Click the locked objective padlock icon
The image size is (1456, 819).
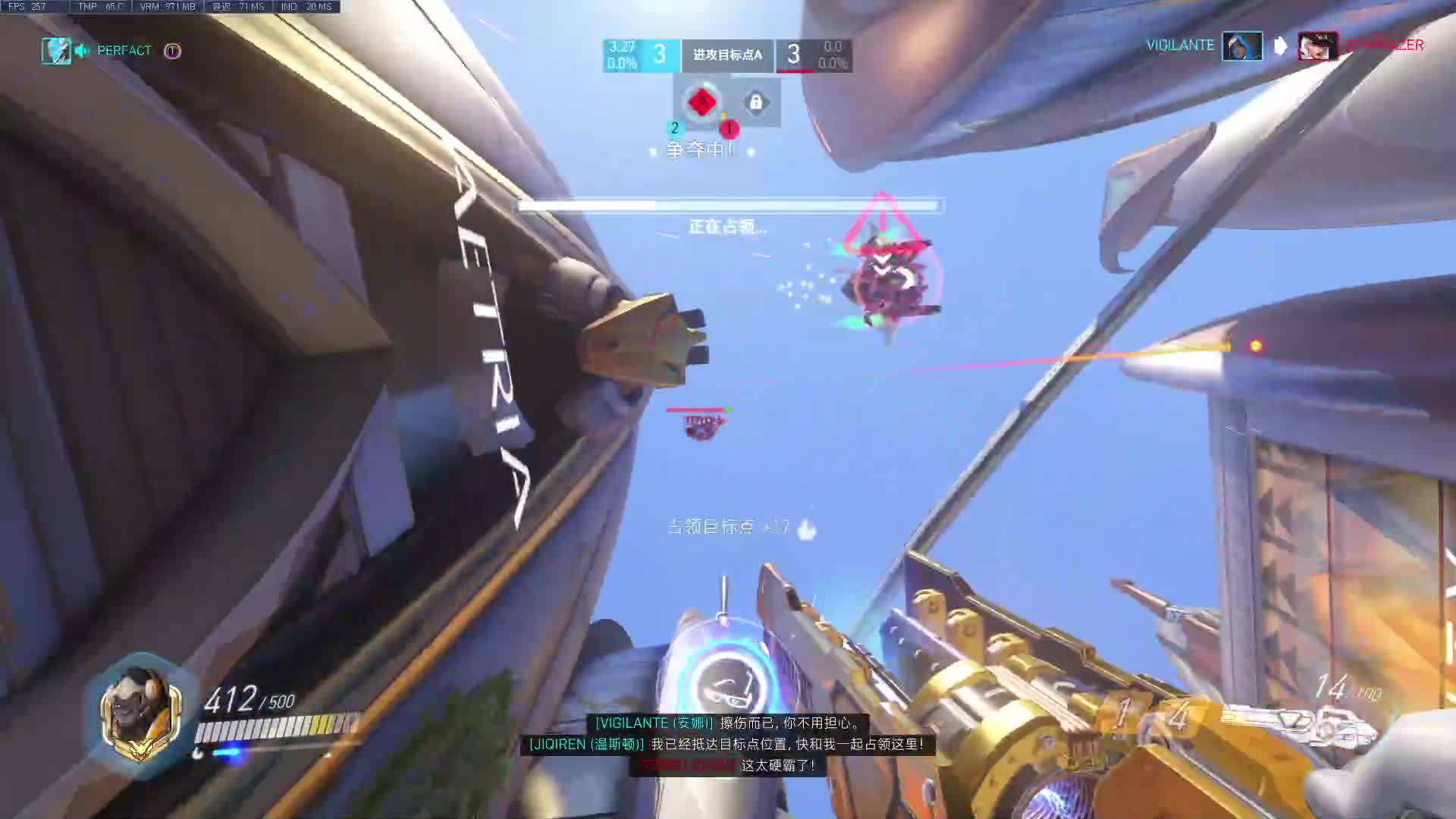755,102
